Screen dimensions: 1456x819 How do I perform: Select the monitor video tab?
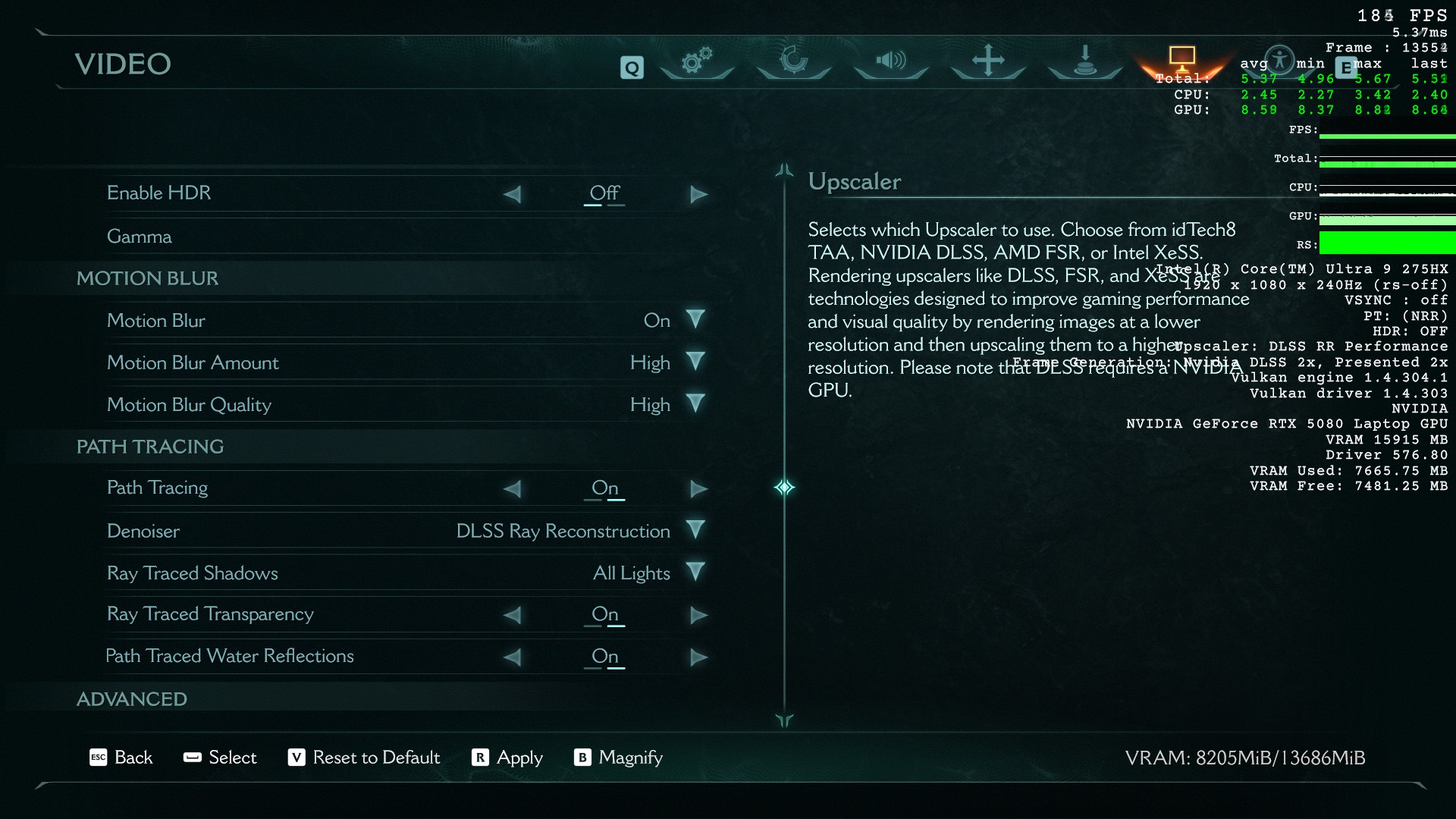(x=1181, y=59)
